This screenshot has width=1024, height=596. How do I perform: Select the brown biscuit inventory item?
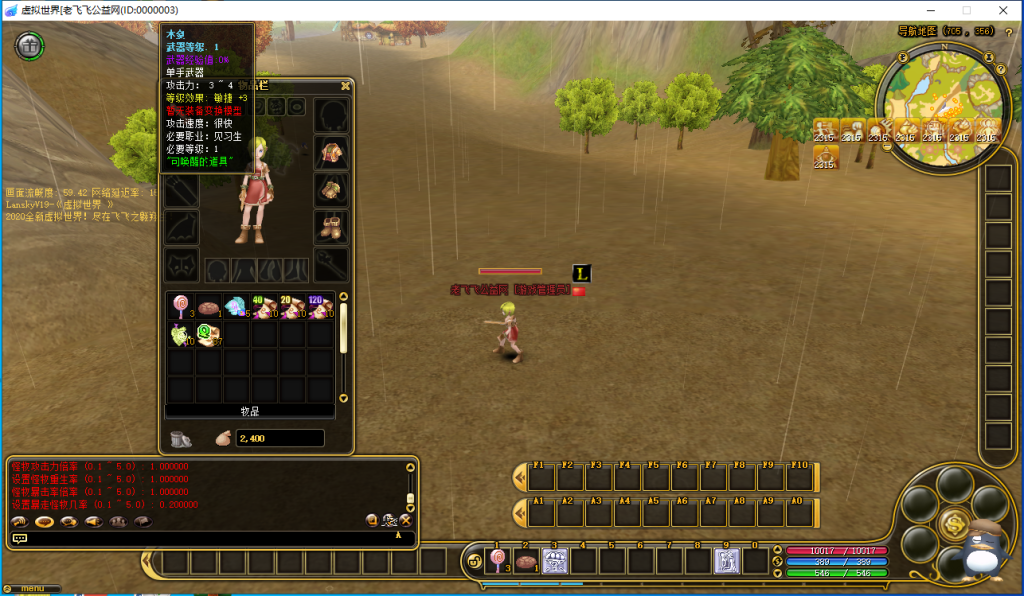coord(209,307)
